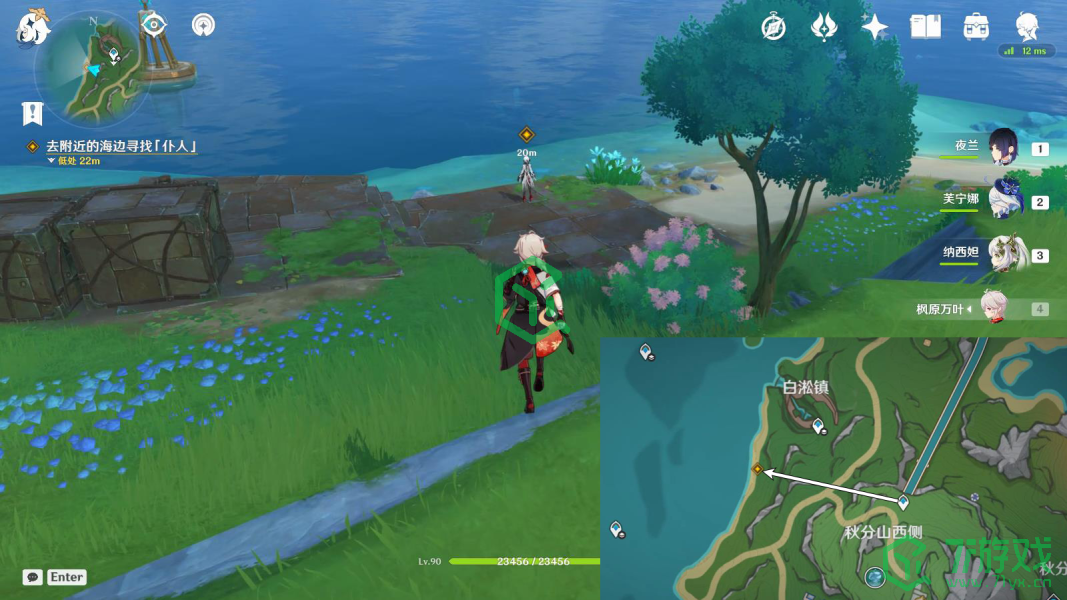Open the Adventurer Handbook book icon
1067x600 pixels.
(925, 27)
